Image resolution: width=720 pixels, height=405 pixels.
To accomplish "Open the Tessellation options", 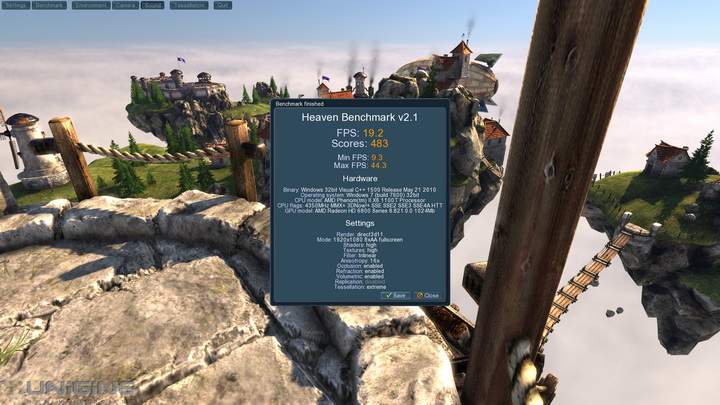I will coord(188,5).
